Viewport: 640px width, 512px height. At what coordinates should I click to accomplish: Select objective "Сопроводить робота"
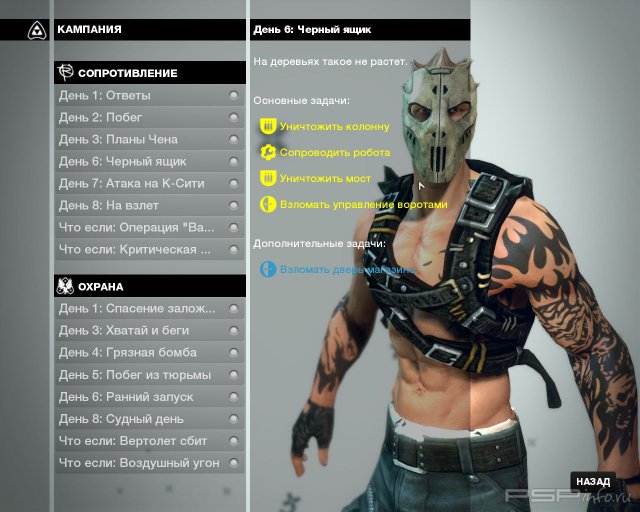(334, 153)
